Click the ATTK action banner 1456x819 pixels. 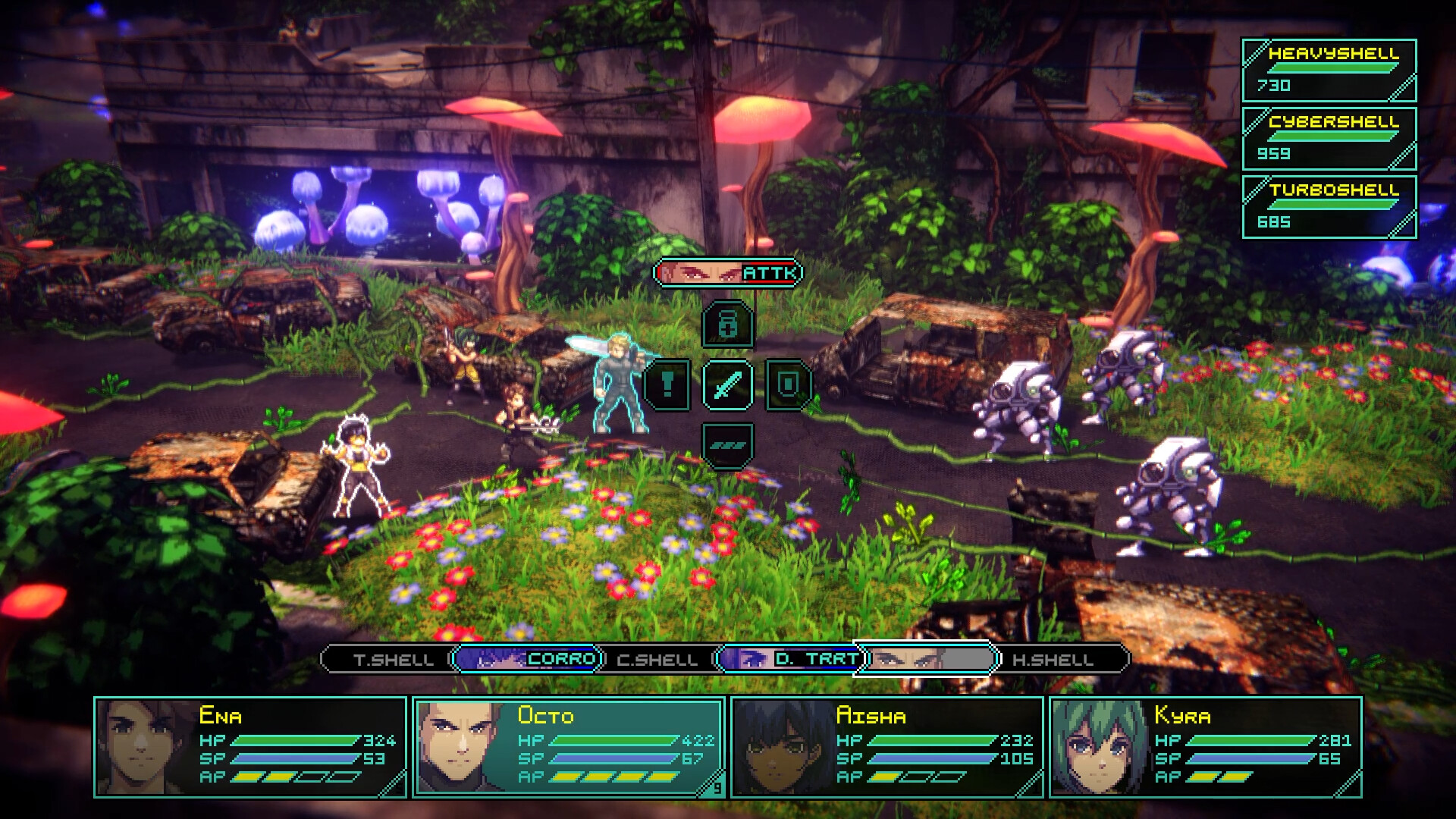tap(728, 273)
